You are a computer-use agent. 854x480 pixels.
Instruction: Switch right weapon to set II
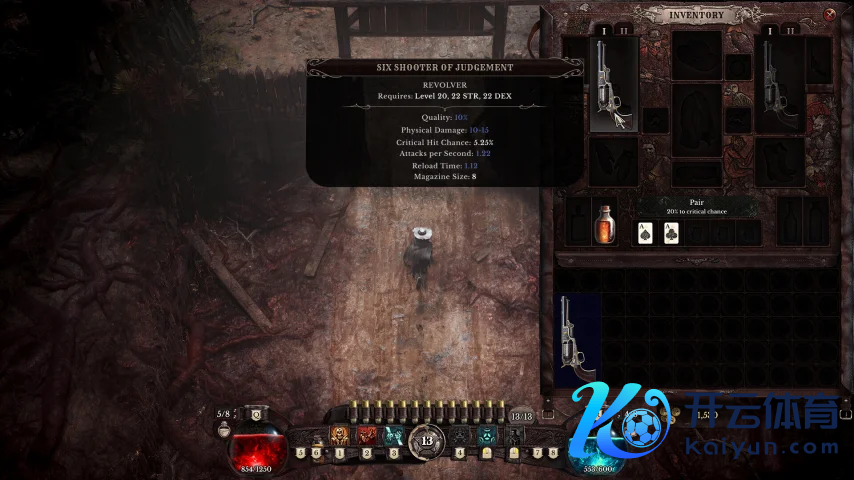791,31
